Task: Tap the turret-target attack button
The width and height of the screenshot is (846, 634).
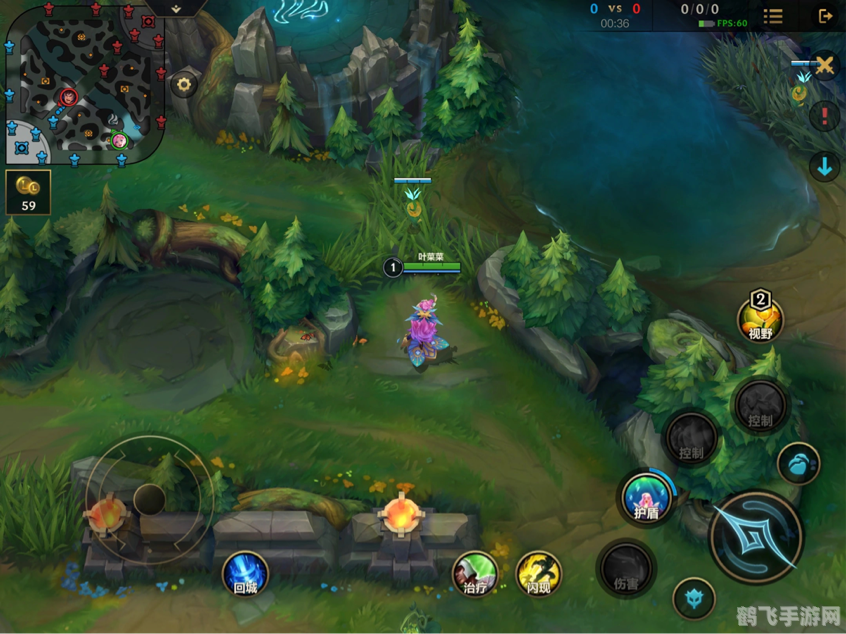Action: coord(693,599)
